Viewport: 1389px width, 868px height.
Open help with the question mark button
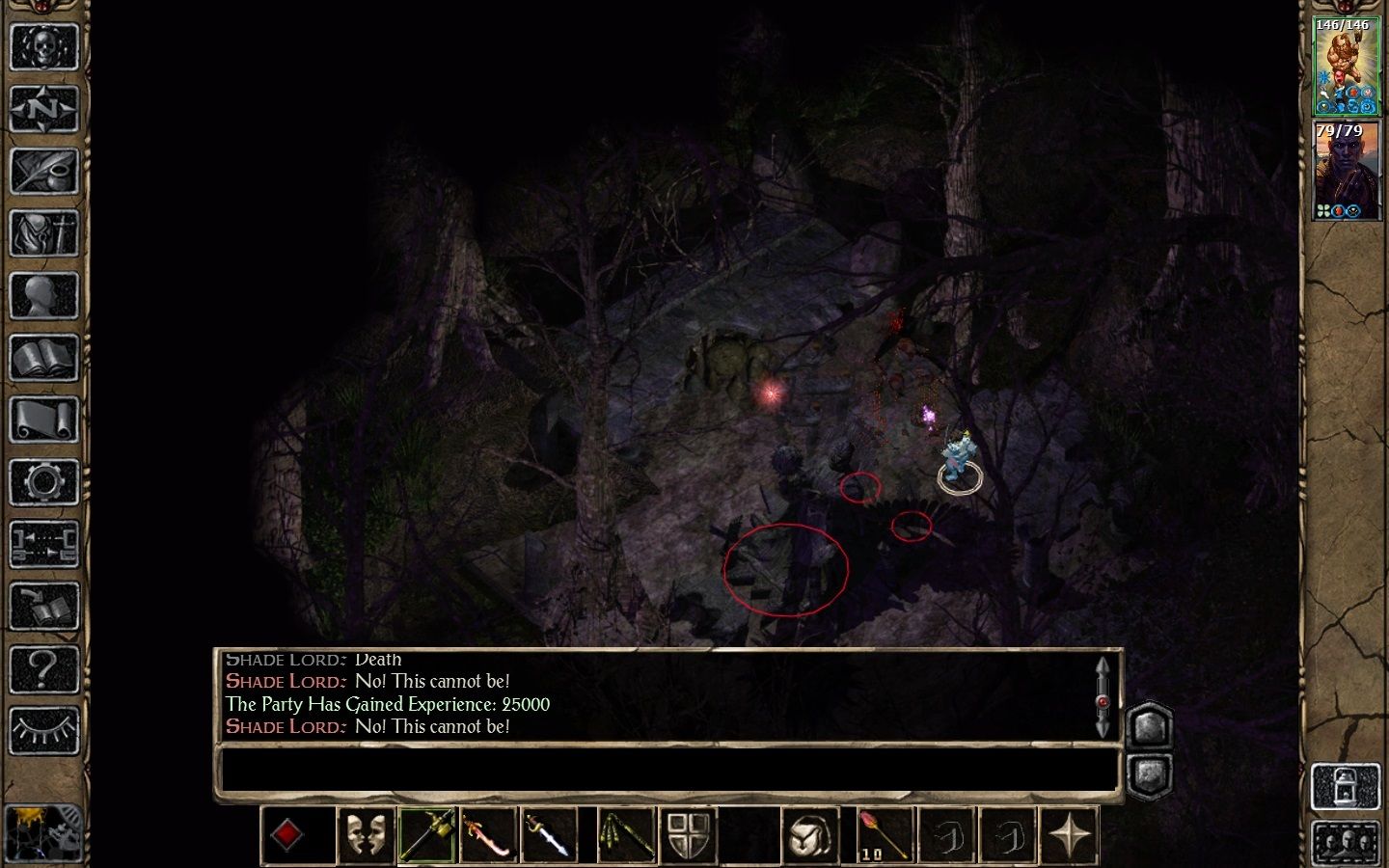pyautogui.click(x=43, y=669)
